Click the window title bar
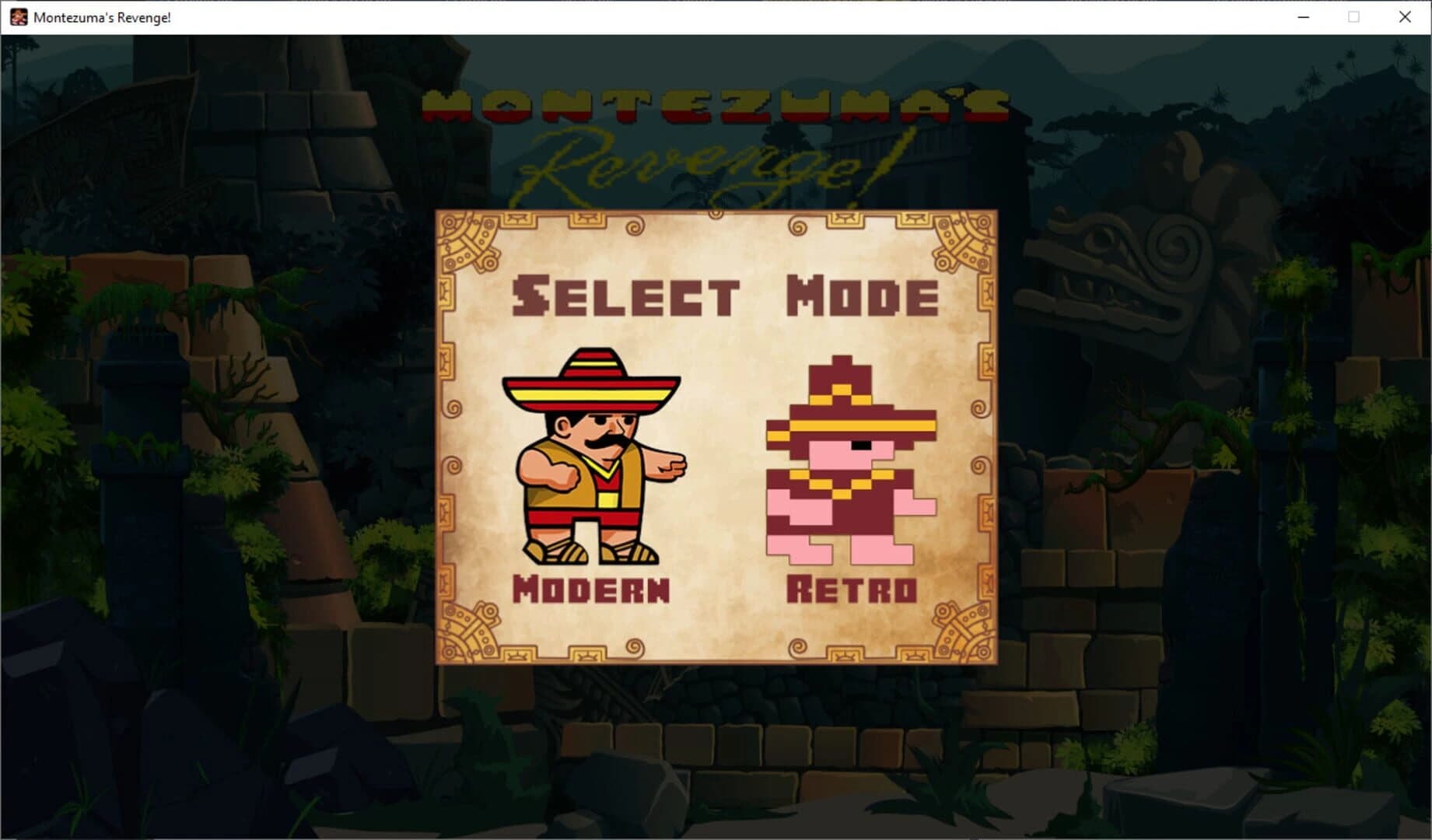The height and width of the screenshot is (840, 1432). tap(622, 16)
